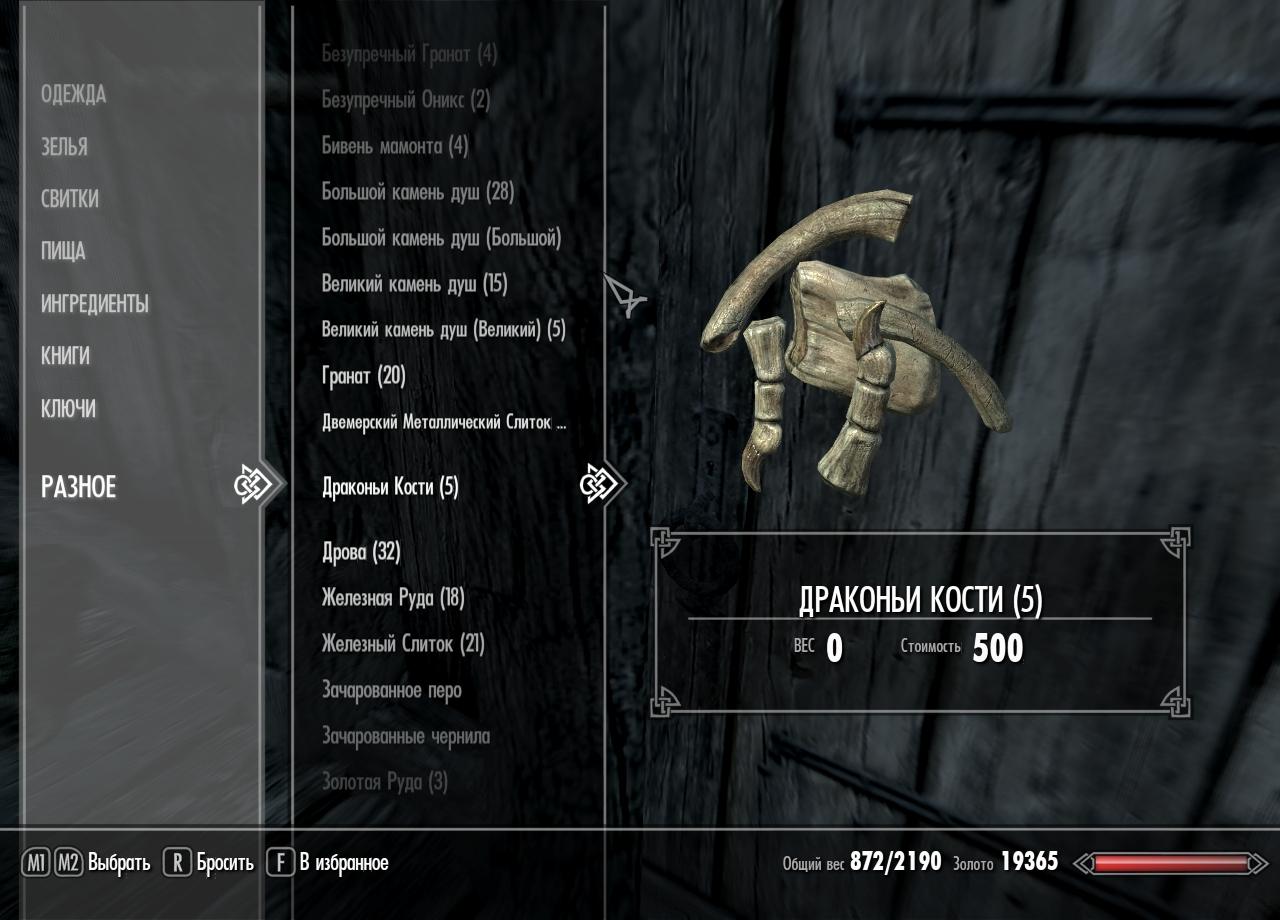Screen dimensions: 1280x920
Task: Select Бивень мамонта in the item list
Action: click(x=395, y=146)
